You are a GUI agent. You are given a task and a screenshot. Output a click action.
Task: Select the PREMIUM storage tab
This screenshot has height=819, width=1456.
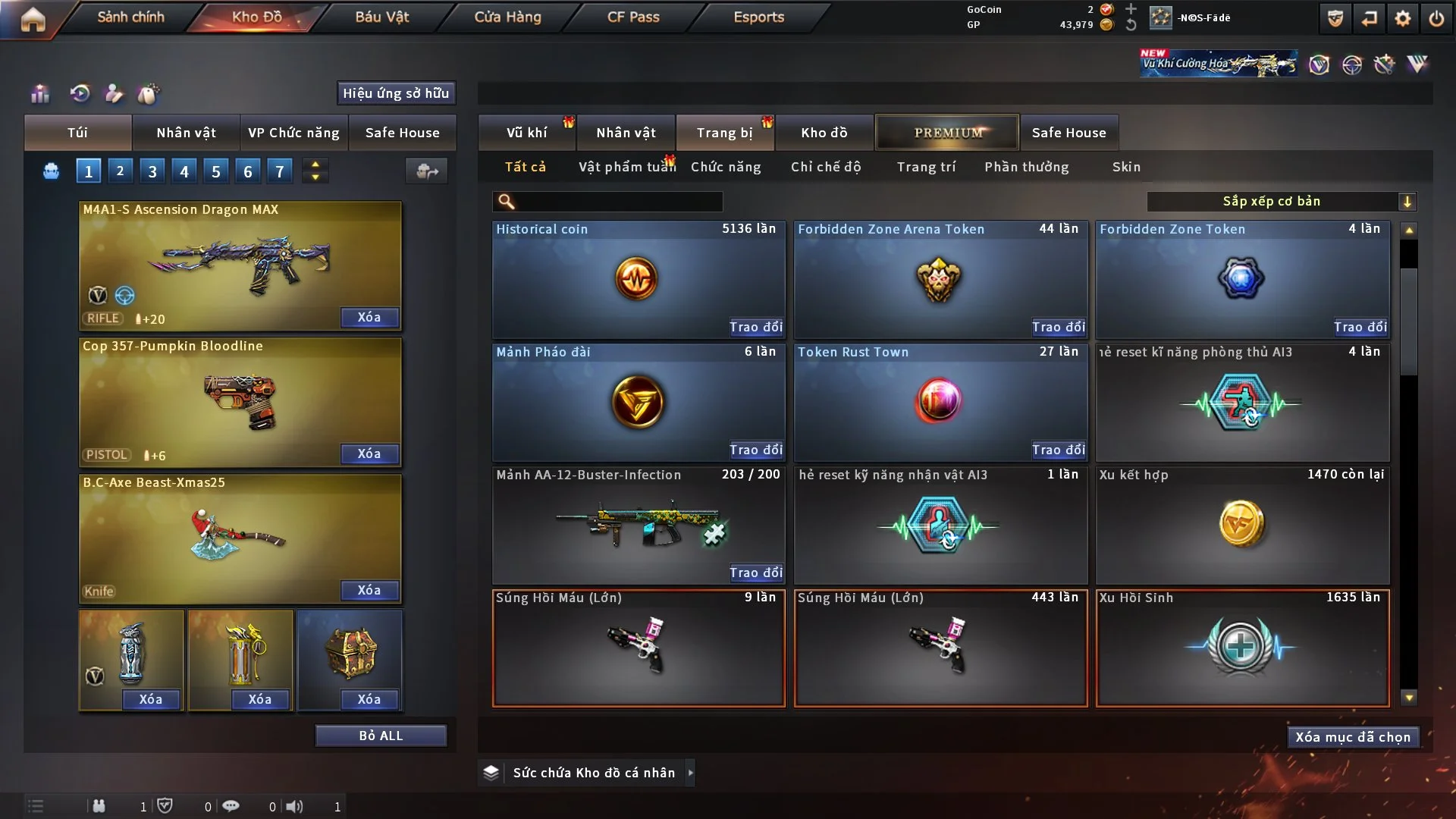point(948,133)
